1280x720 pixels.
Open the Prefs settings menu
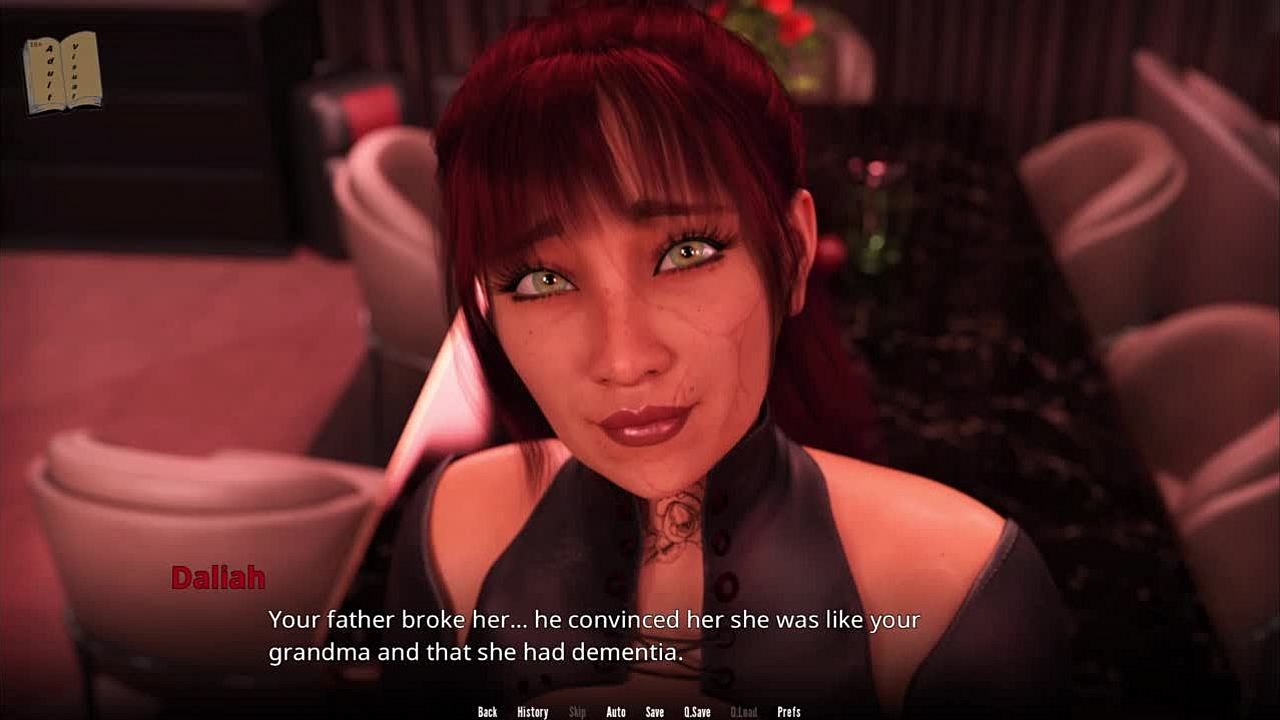pos(789,712)
